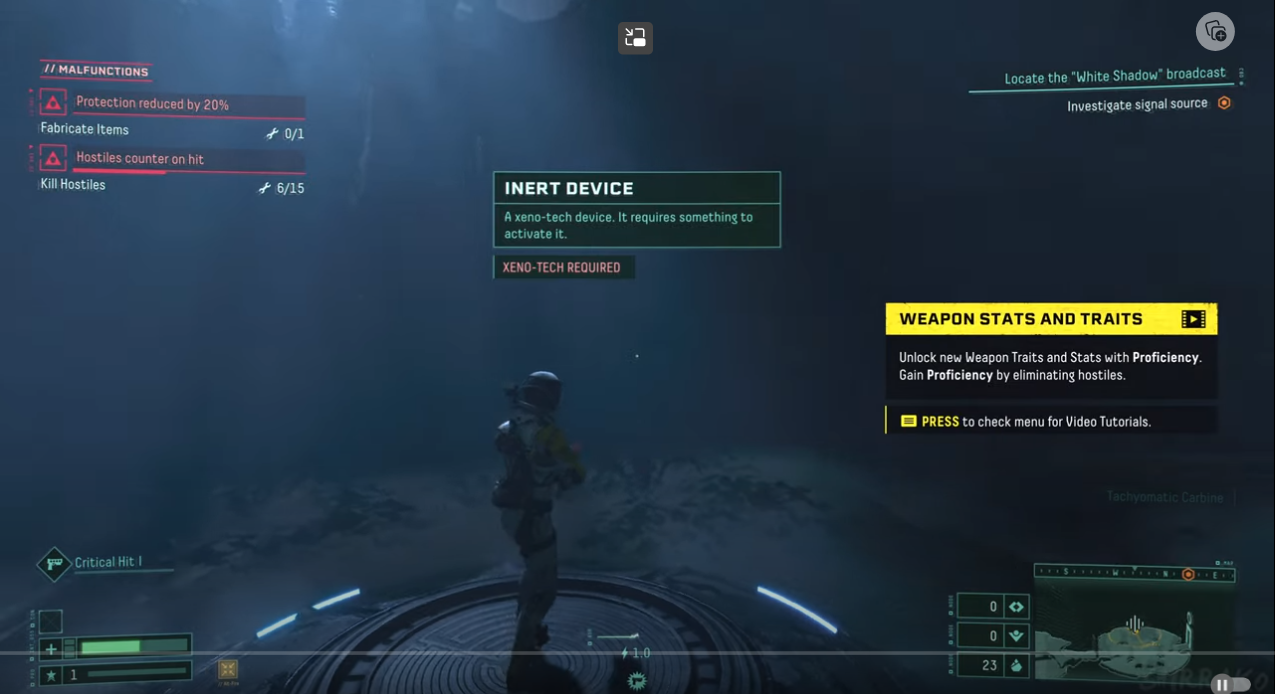Image resolution: width=1275 pixels, height=694 pixels.
Task: Click the star proficiency level icon
Action: click(51, 675)
